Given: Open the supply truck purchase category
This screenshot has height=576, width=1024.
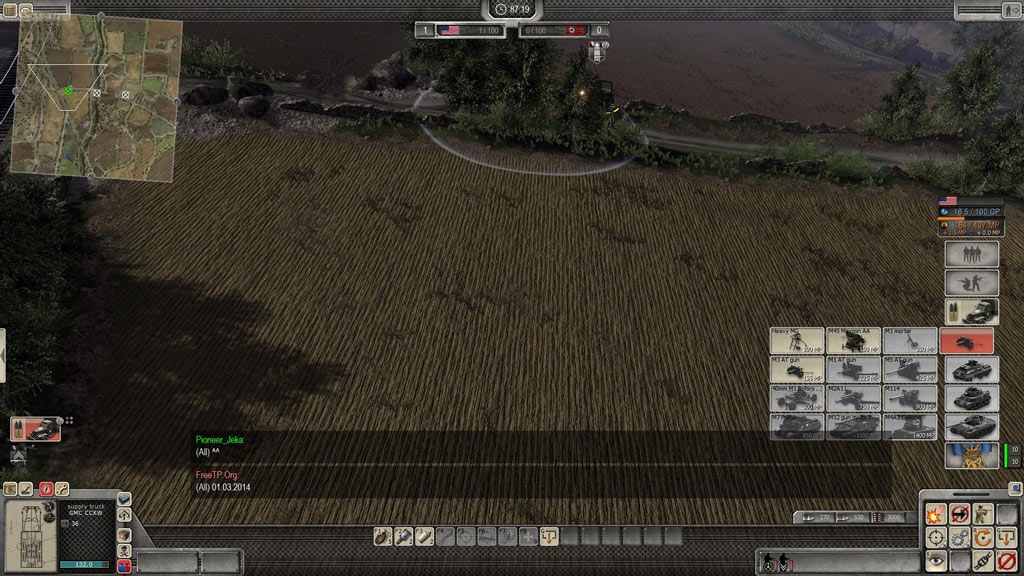Looking at the screenshot, I should [971, 311].
